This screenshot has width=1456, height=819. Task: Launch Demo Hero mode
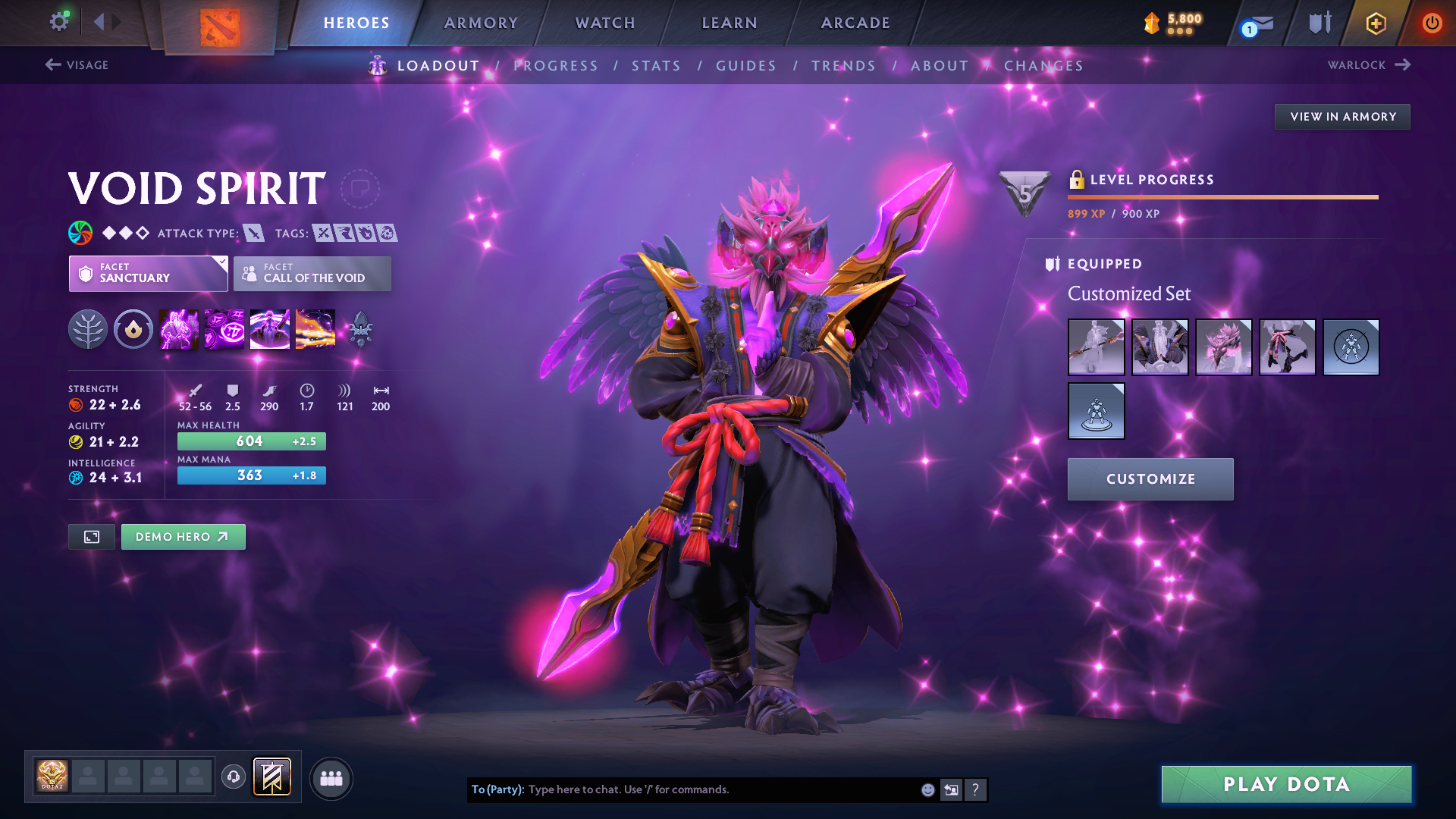point(183,537)
